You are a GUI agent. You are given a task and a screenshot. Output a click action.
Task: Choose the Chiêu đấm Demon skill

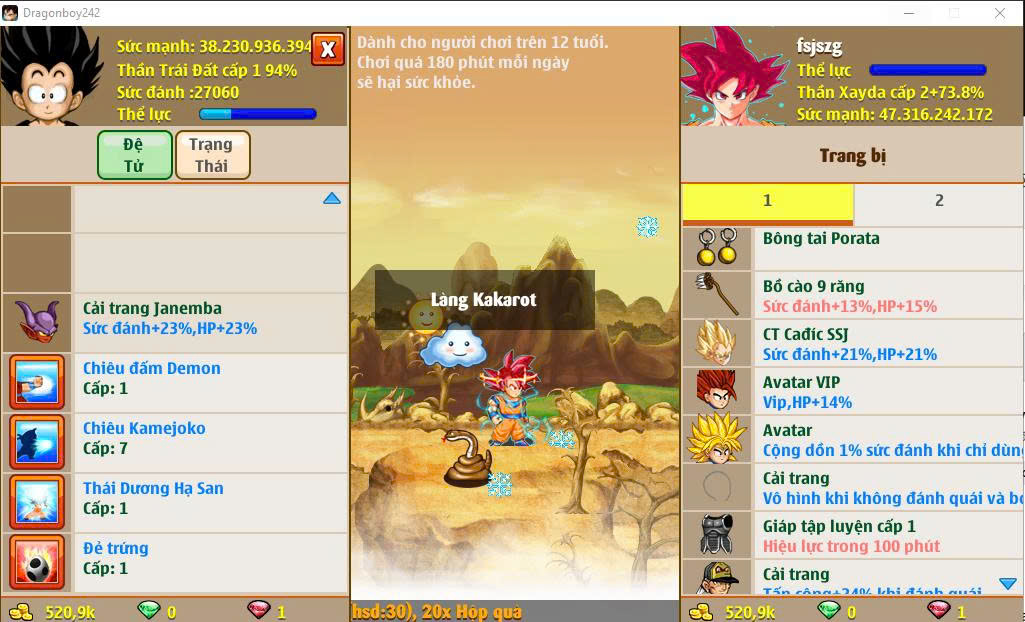175,379
